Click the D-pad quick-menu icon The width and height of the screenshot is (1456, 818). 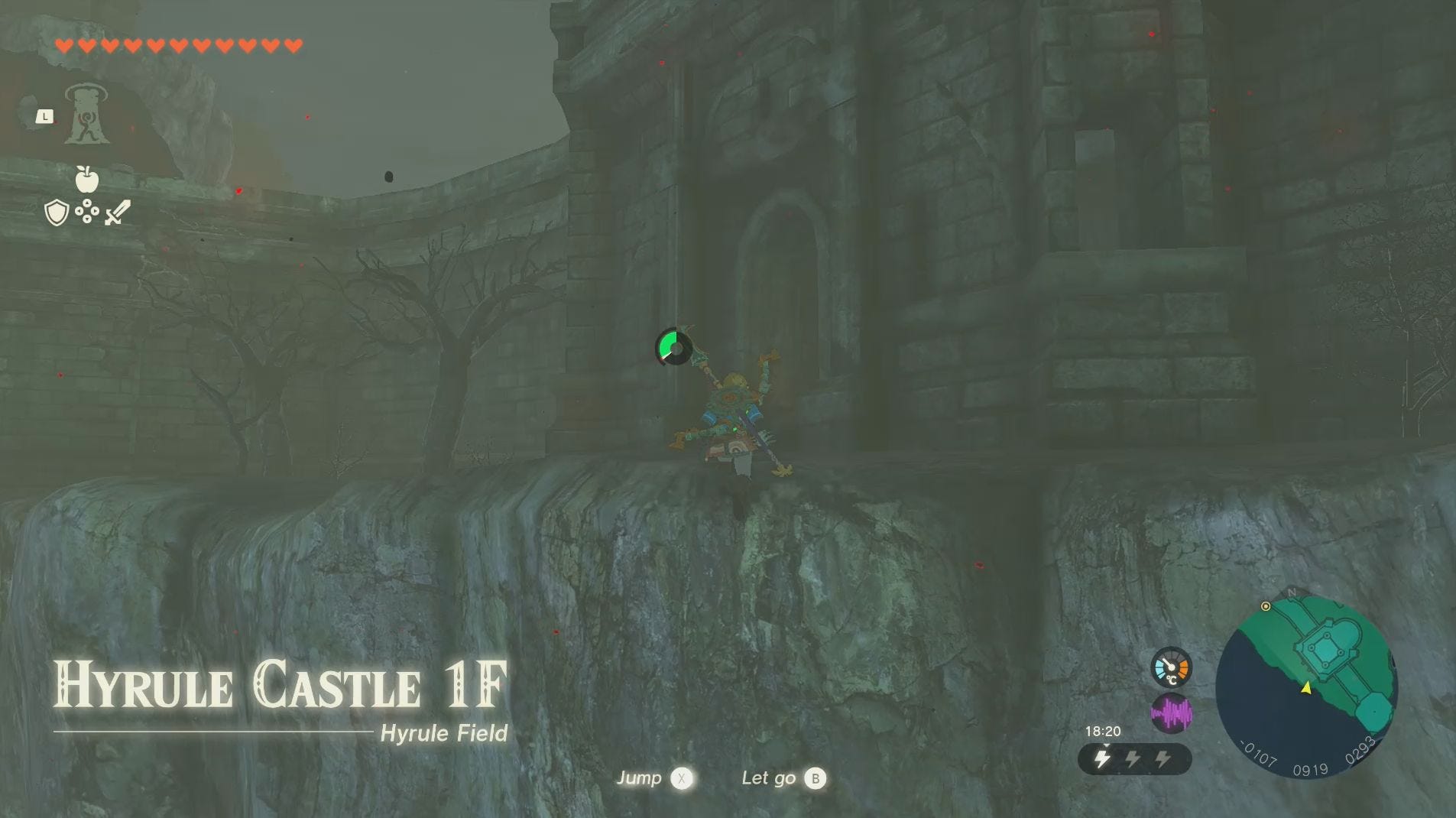pyautogui.click(x=86, y=211)
